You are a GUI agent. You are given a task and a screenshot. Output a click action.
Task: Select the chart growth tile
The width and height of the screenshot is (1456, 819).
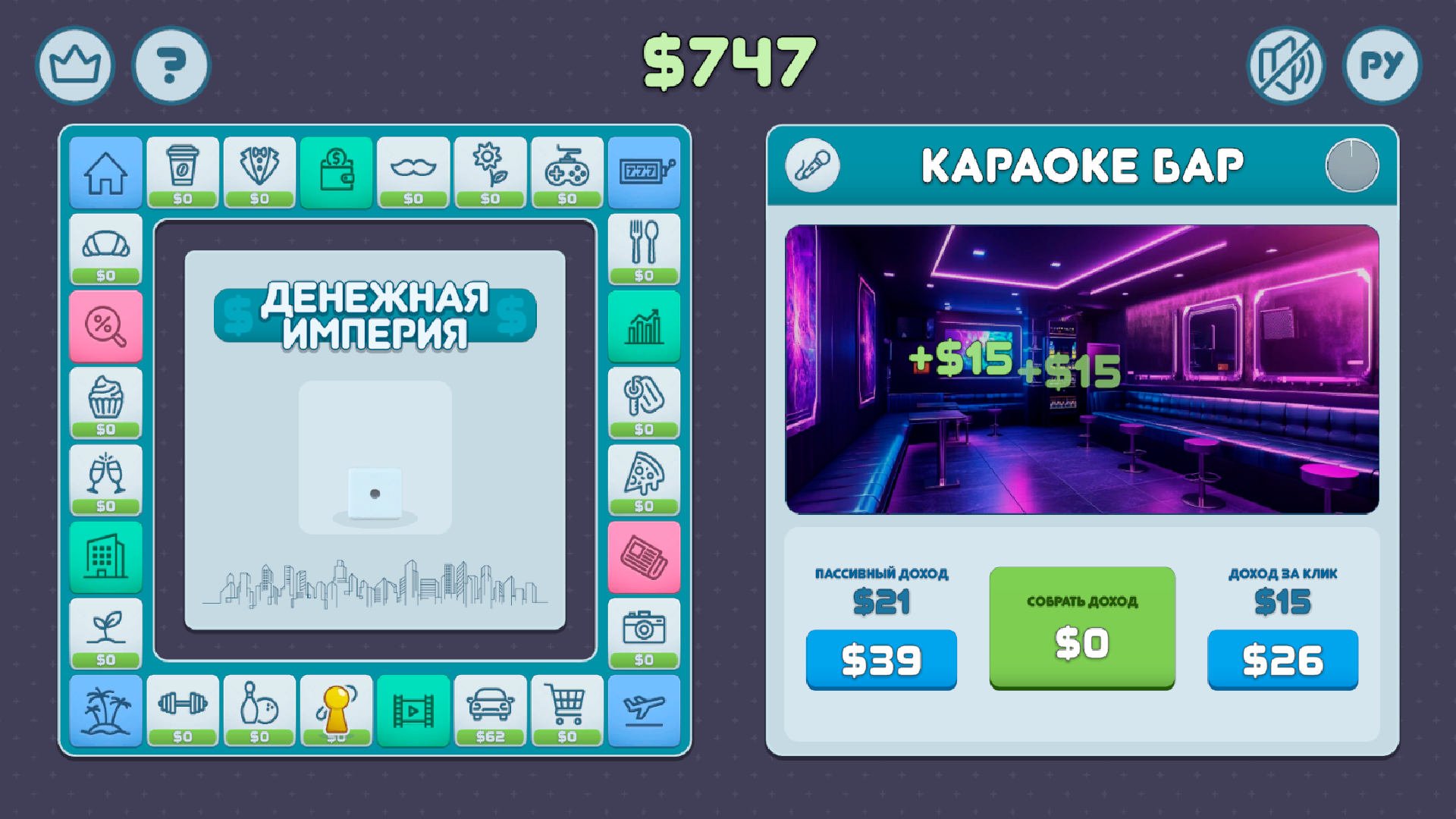(x=644, y=326)
